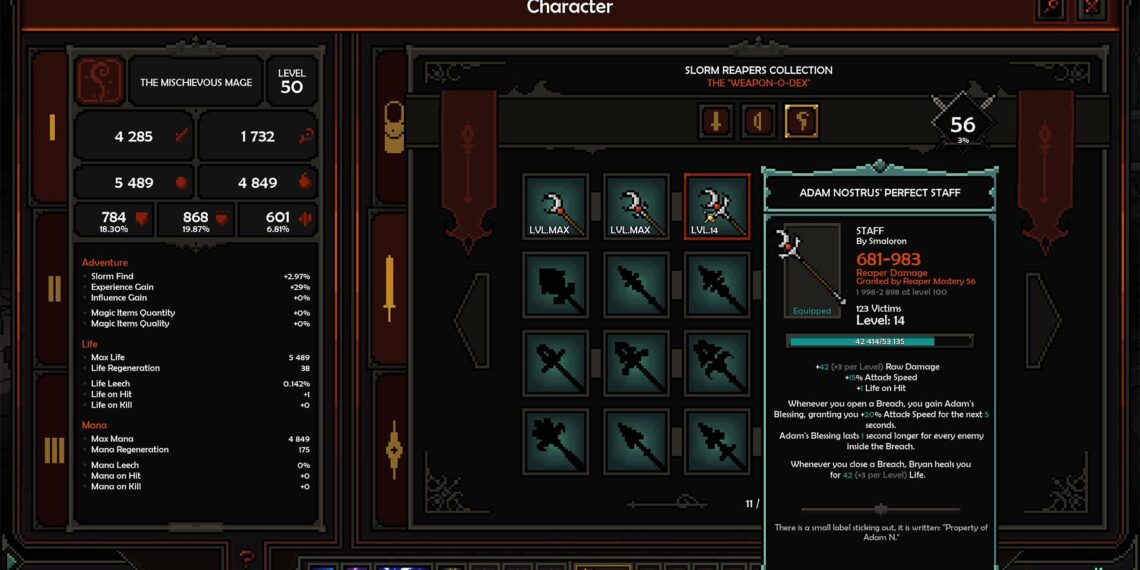
Task: Click the Reaper Mastery 56 badge
Action: pos(962,125)
